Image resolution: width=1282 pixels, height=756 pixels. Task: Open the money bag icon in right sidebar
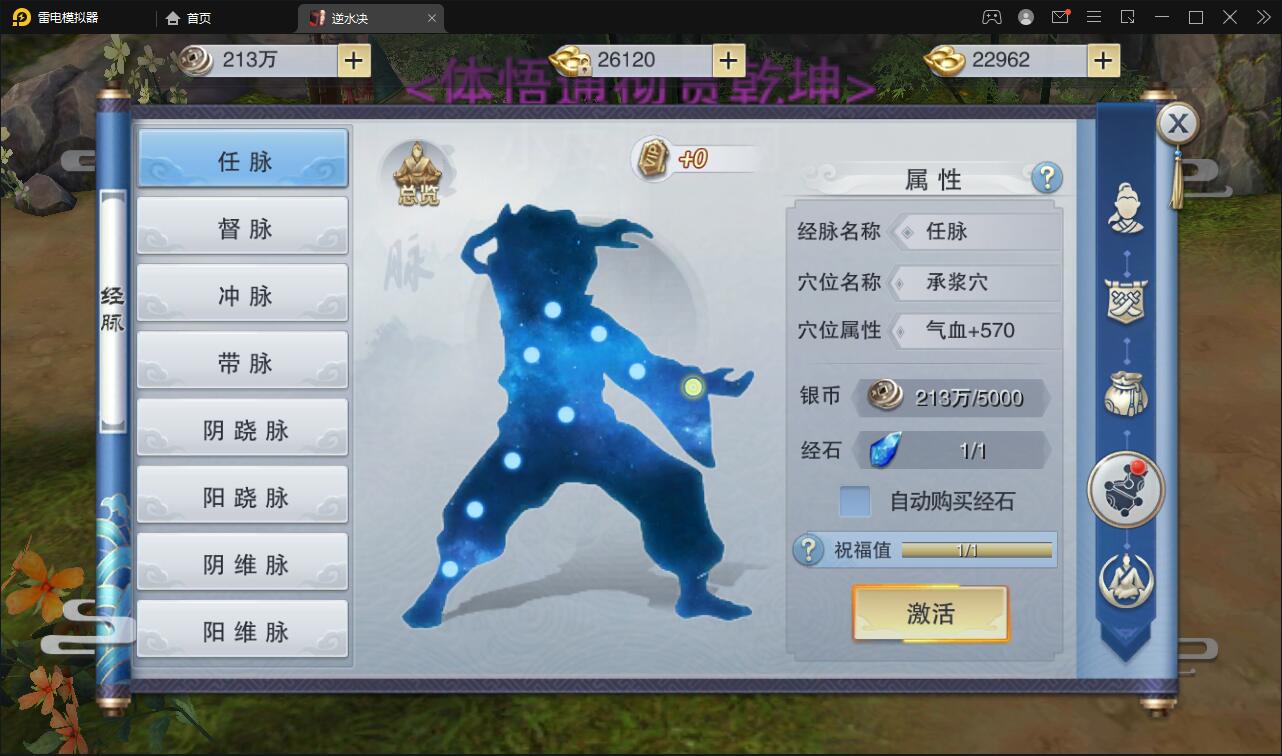(x=1124, y=393)
